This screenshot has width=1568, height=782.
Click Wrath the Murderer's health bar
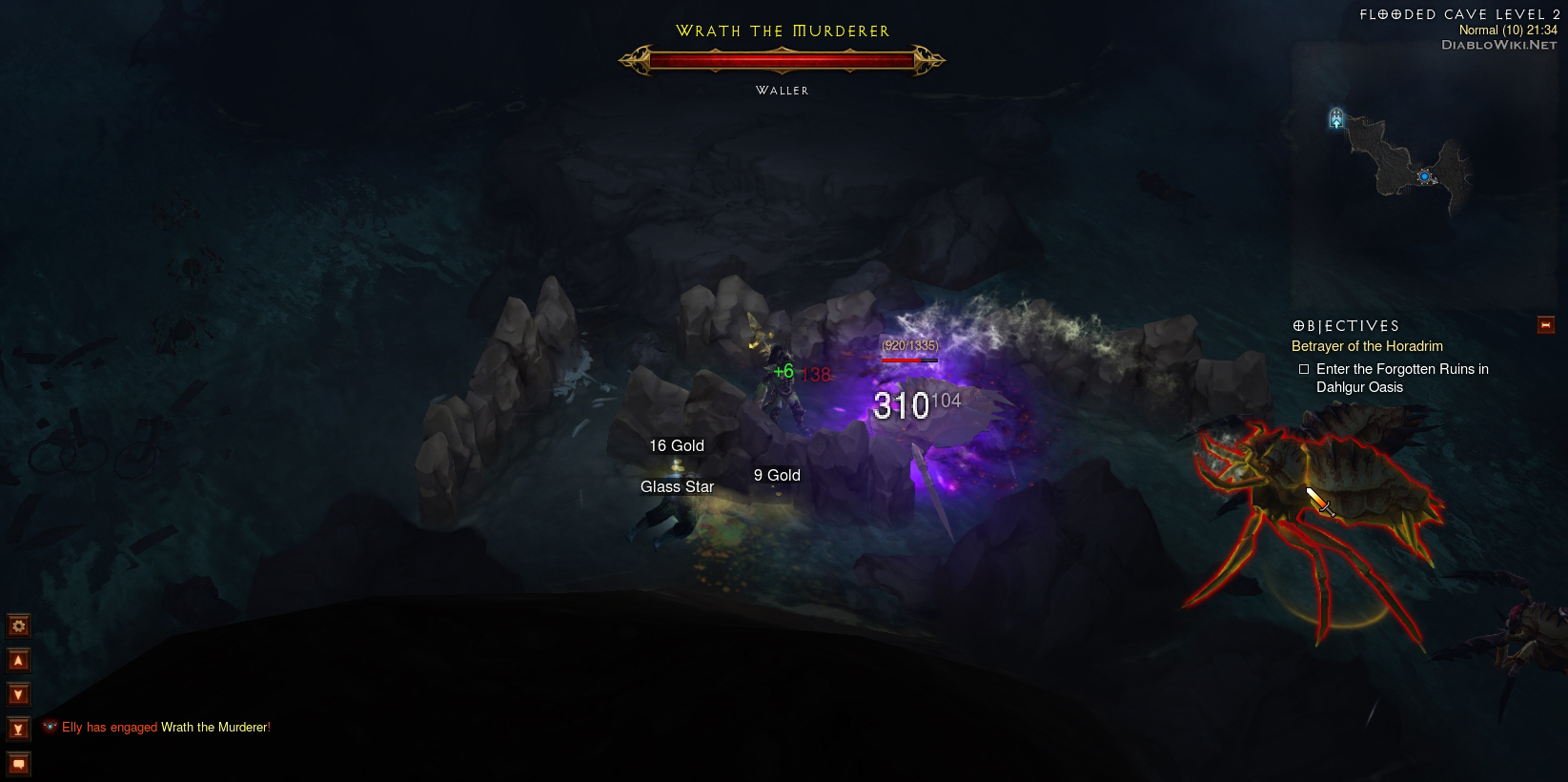pyautogui.click(x=782, y=59)
